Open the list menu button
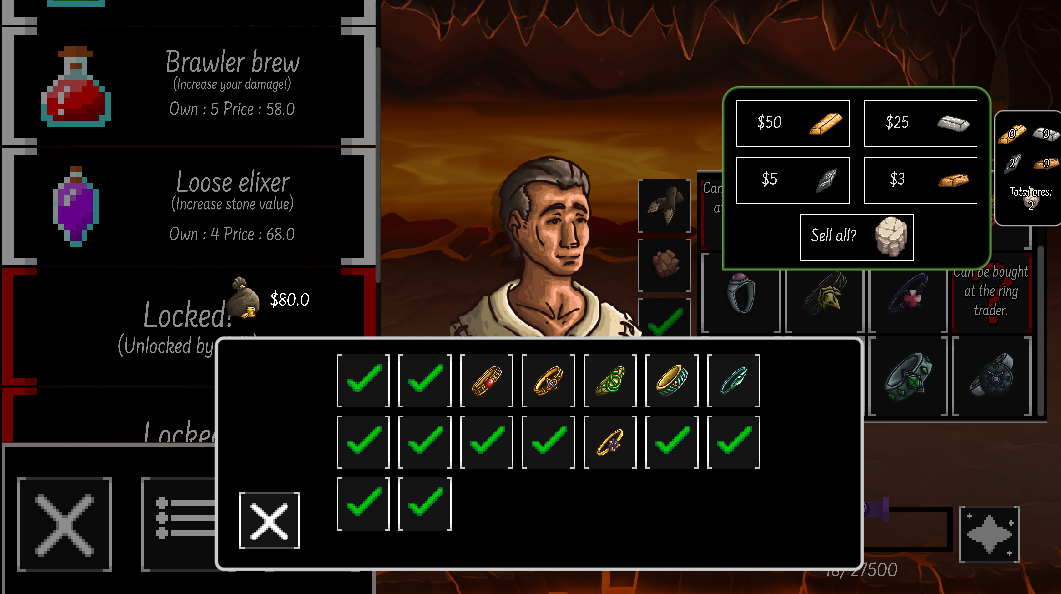 [x=180, y=524]
